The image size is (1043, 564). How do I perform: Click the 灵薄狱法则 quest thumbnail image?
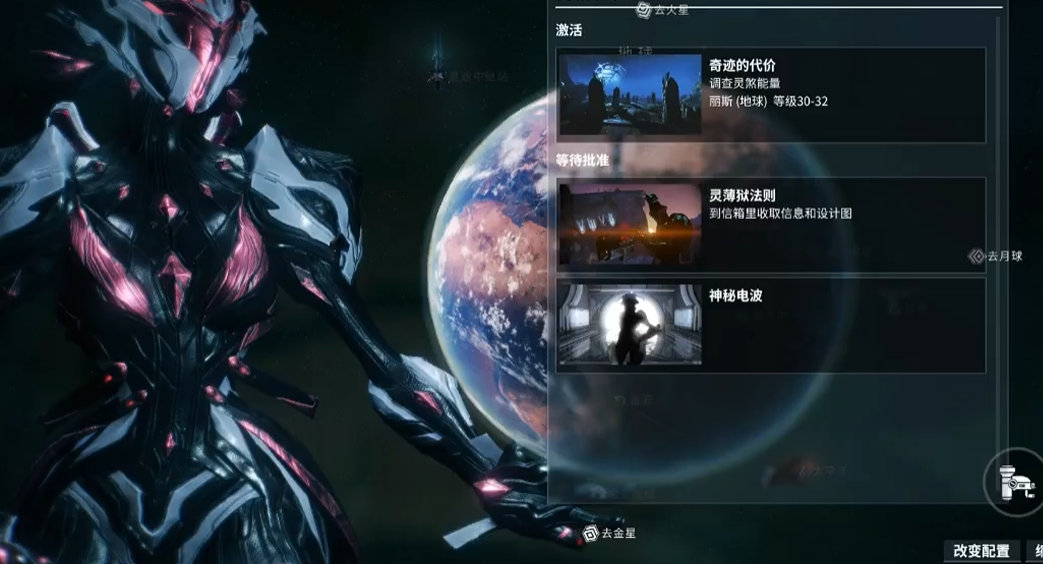click(x=630, y=223)
